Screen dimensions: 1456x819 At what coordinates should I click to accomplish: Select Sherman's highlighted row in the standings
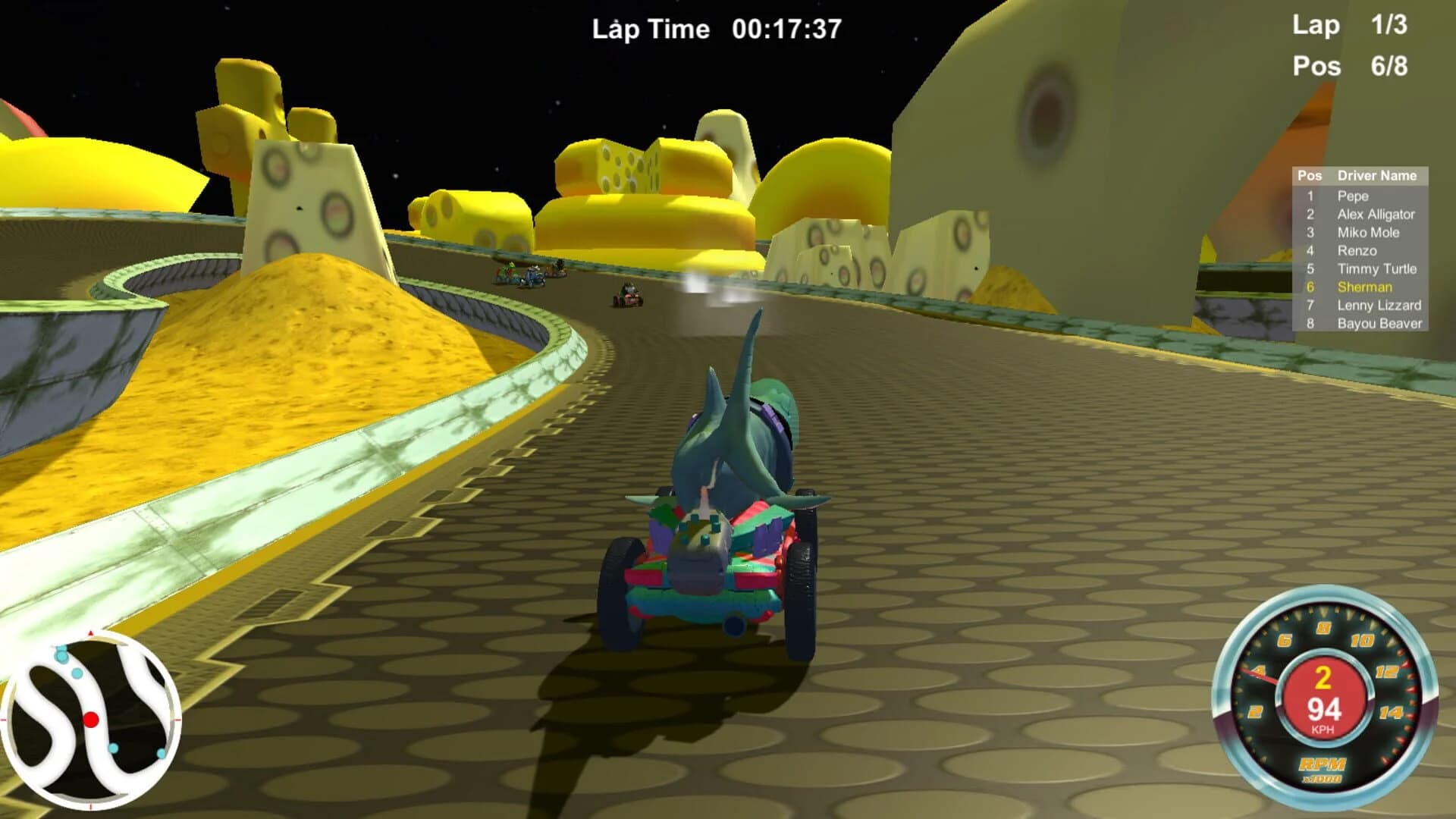(x=1365, y=287)
